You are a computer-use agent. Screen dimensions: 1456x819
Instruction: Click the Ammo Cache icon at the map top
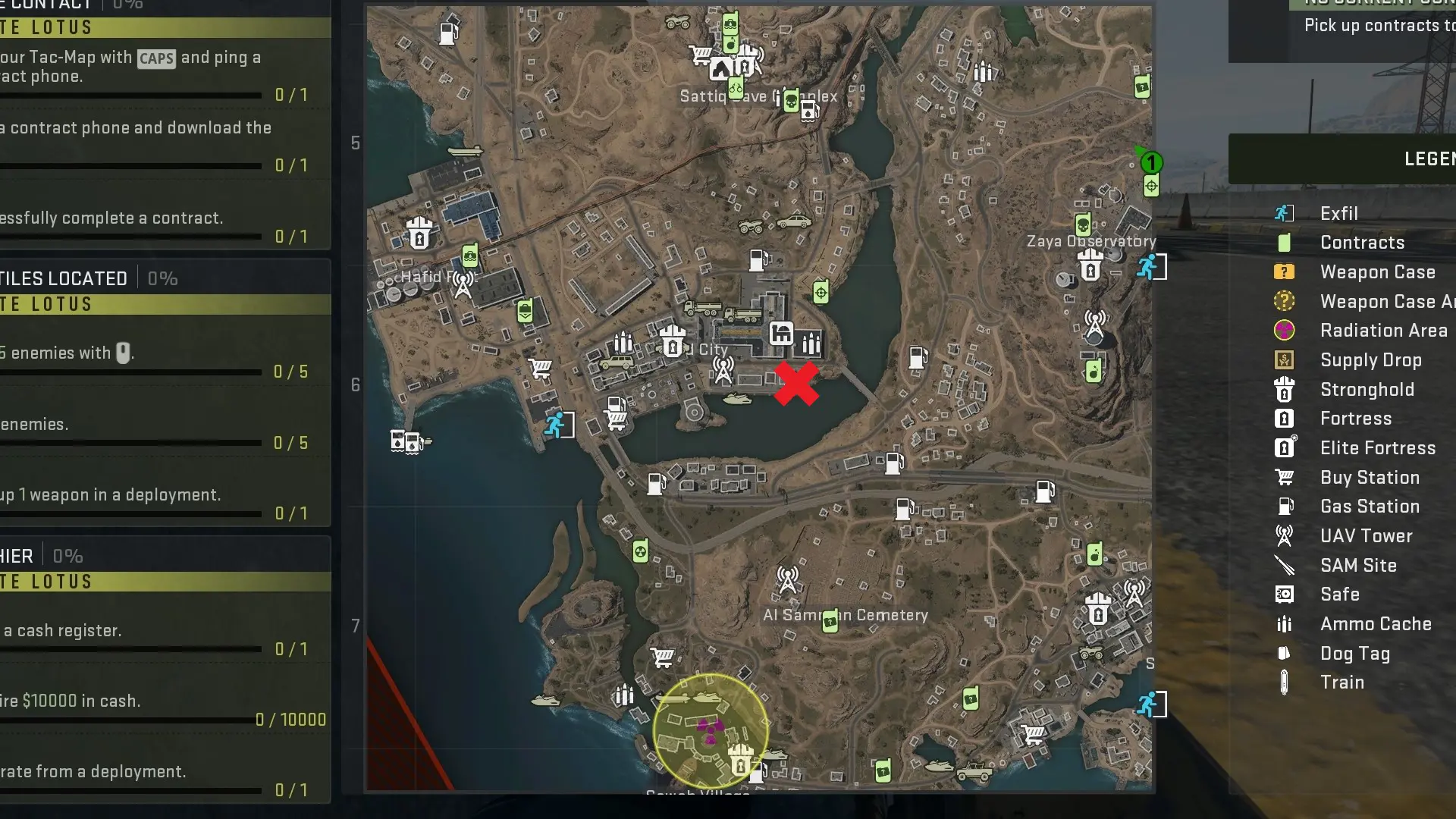[984, 73]
